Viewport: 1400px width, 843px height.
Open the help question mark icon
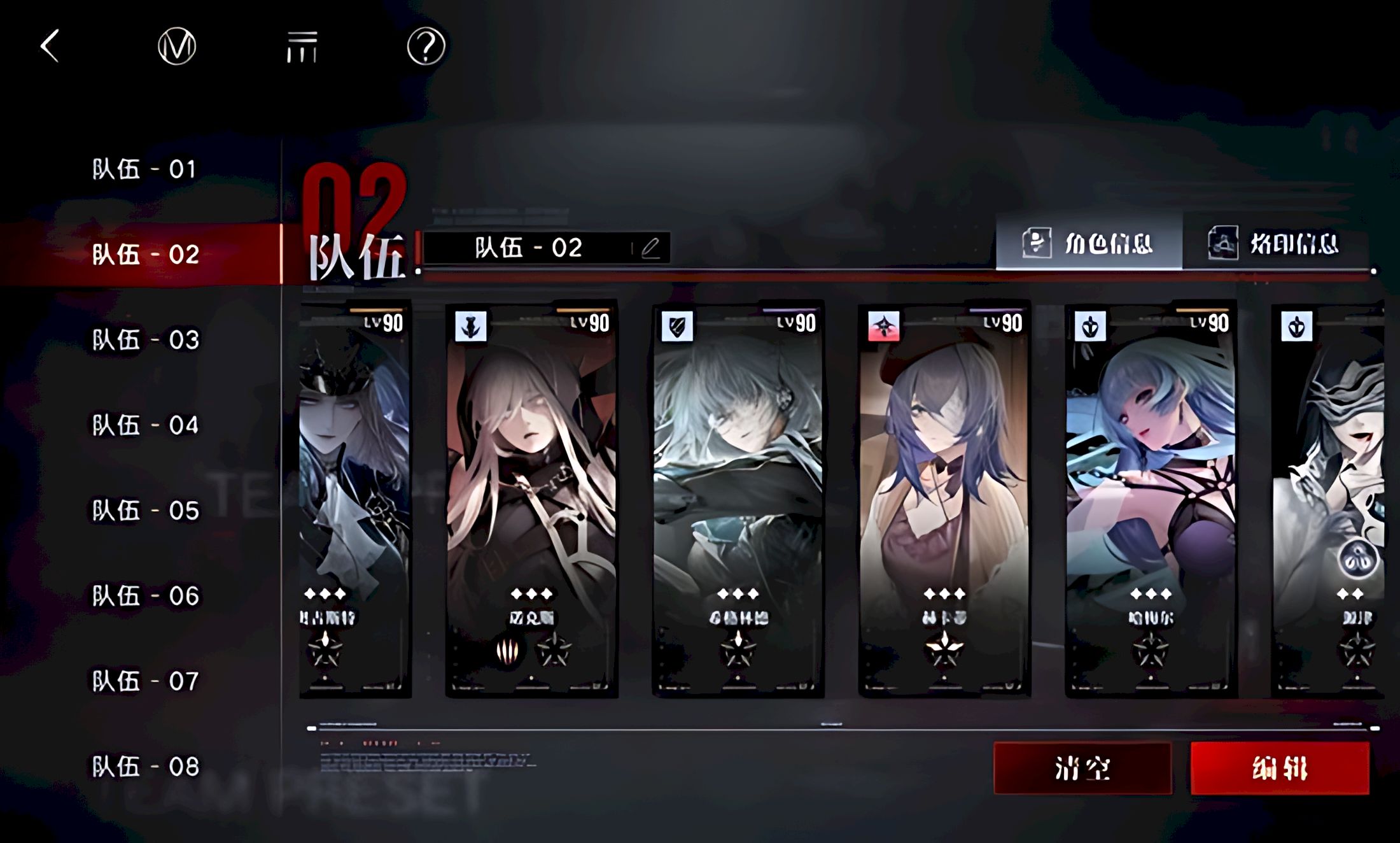click(x=426, y=46)
